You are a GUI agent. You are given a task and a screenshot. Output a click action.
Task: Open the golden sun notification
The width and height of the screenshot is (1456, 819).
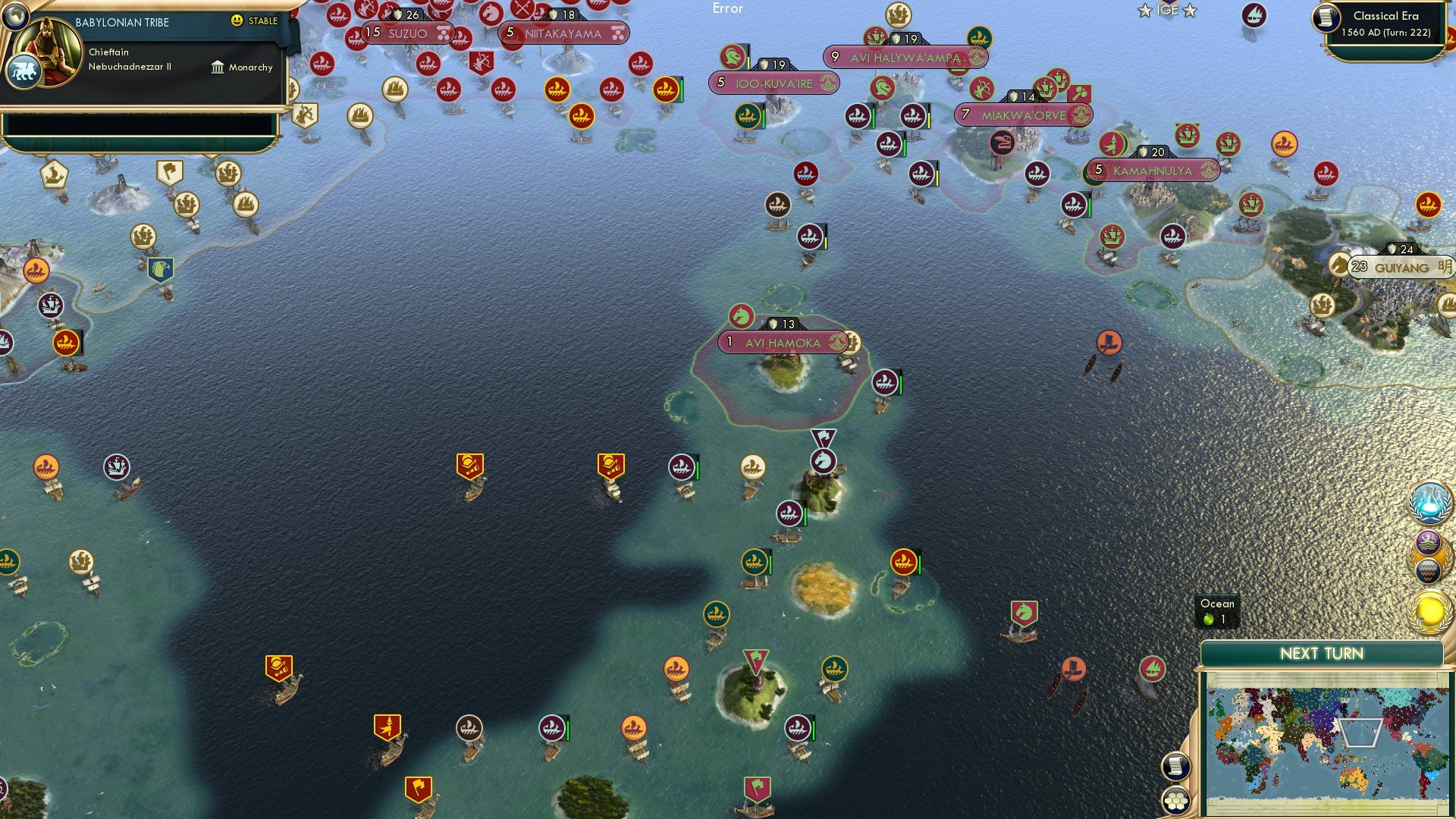tap(1429, 611)
